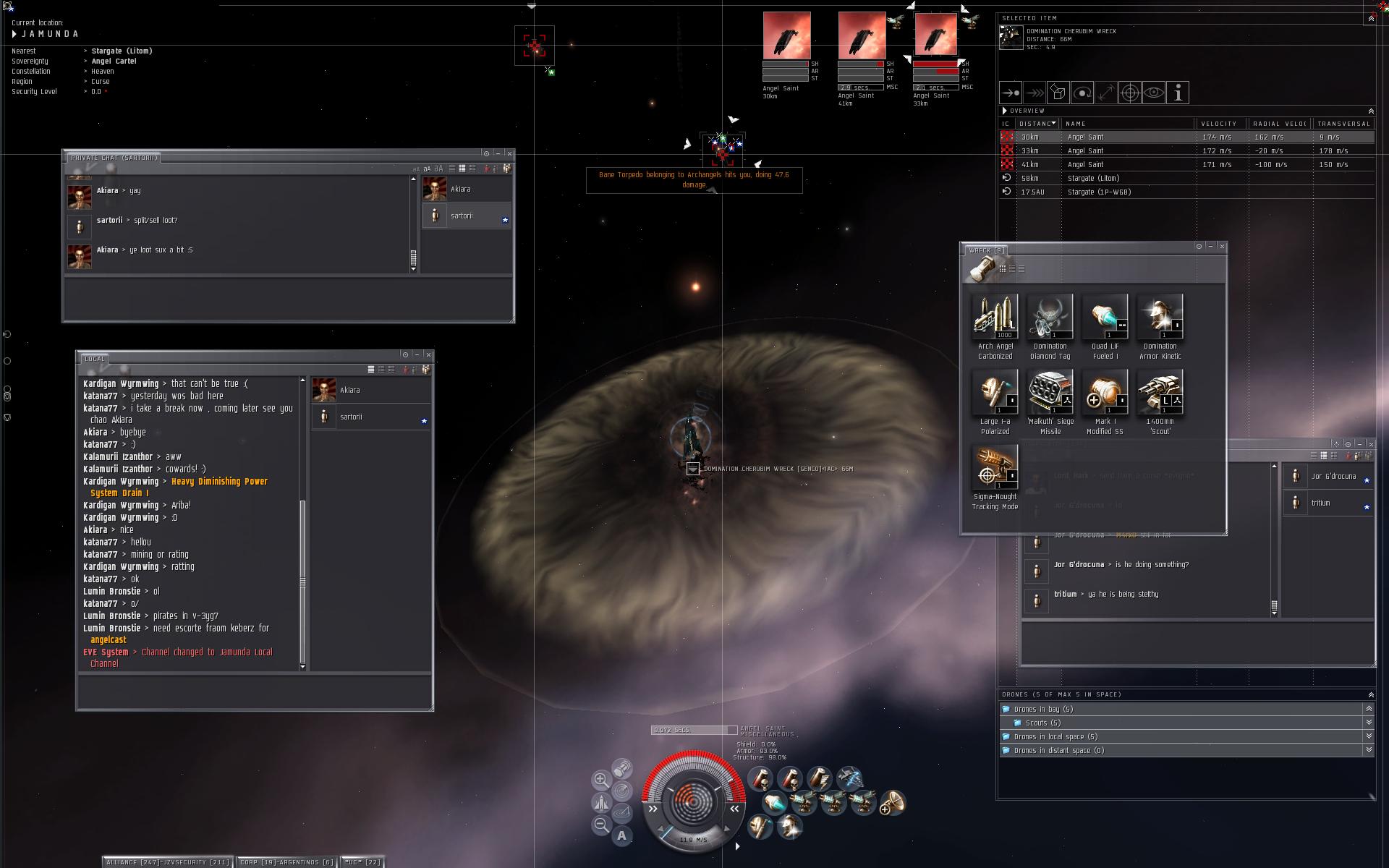Click the Show Info button for the selected item
The height and width of the screenshot is (868, 1389).
(1178, 93)
